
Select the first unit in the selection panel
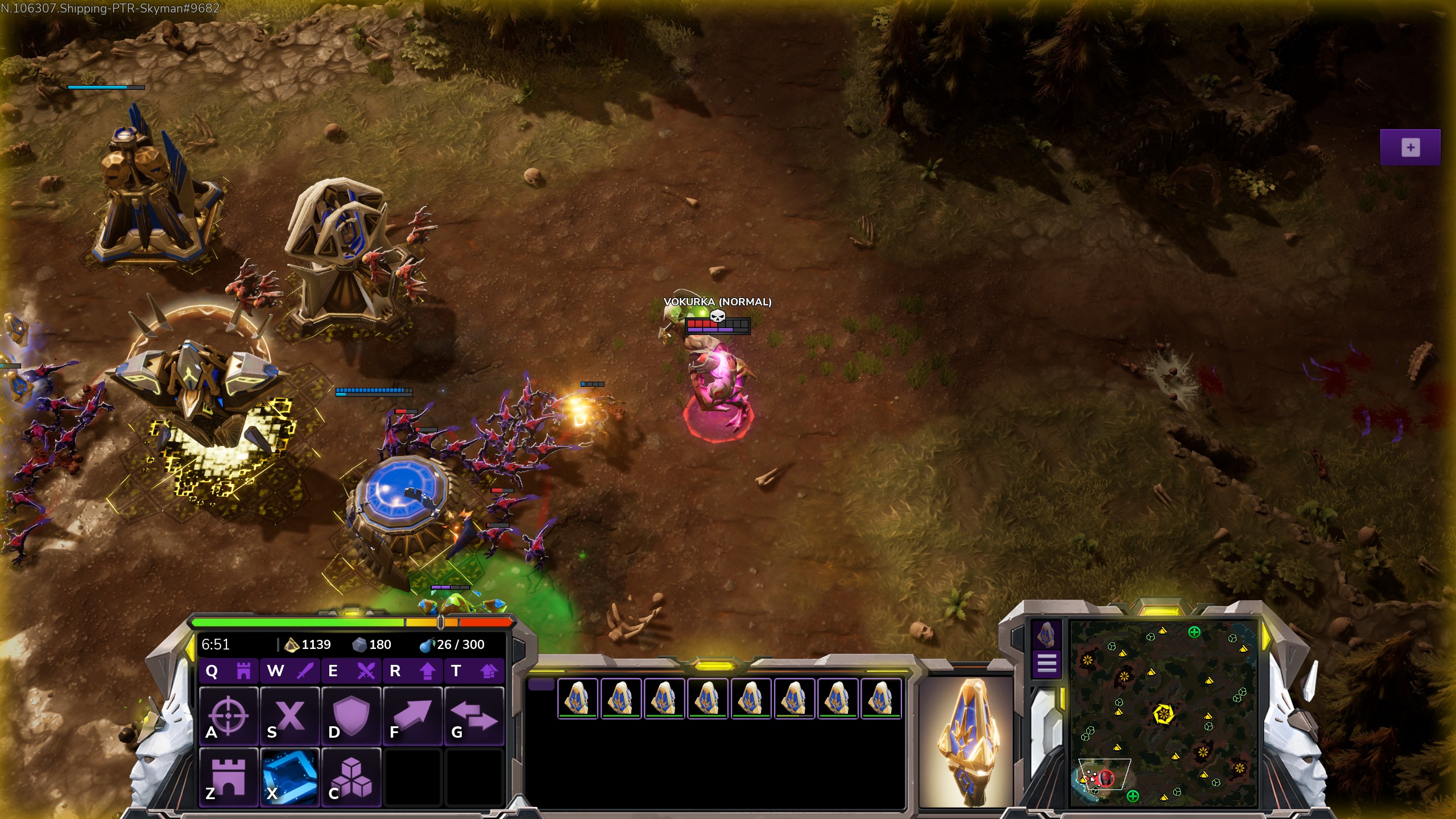click(577, 698)
